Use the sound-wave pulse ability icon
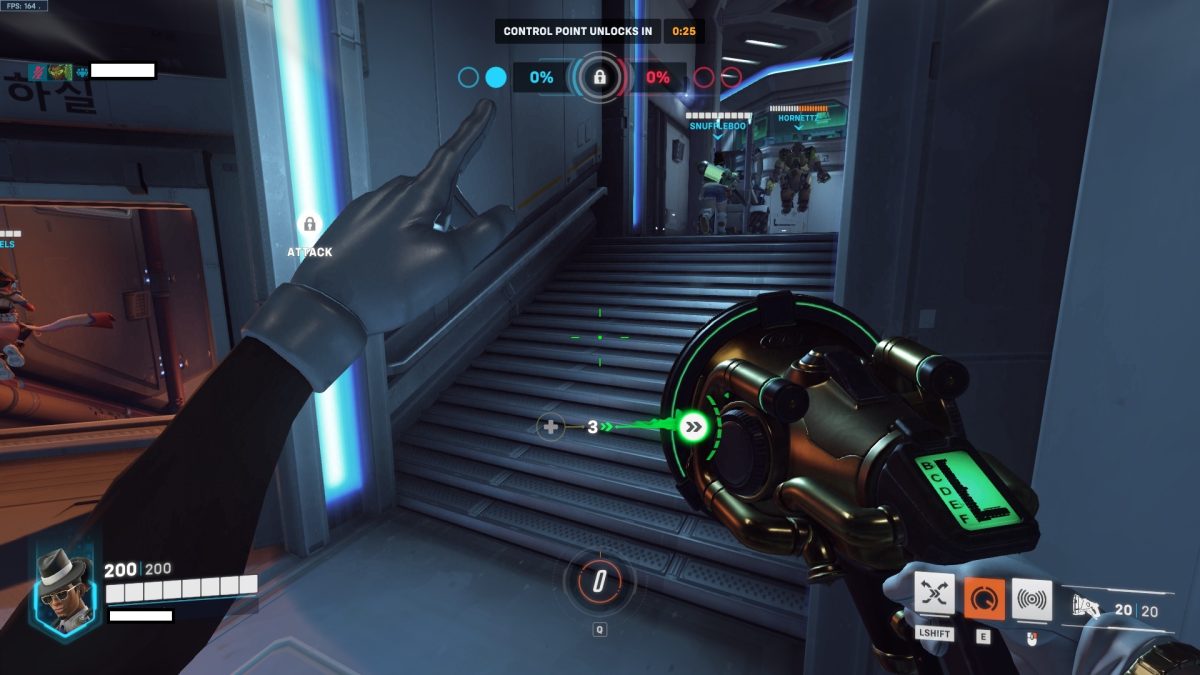 point(1032,597)
